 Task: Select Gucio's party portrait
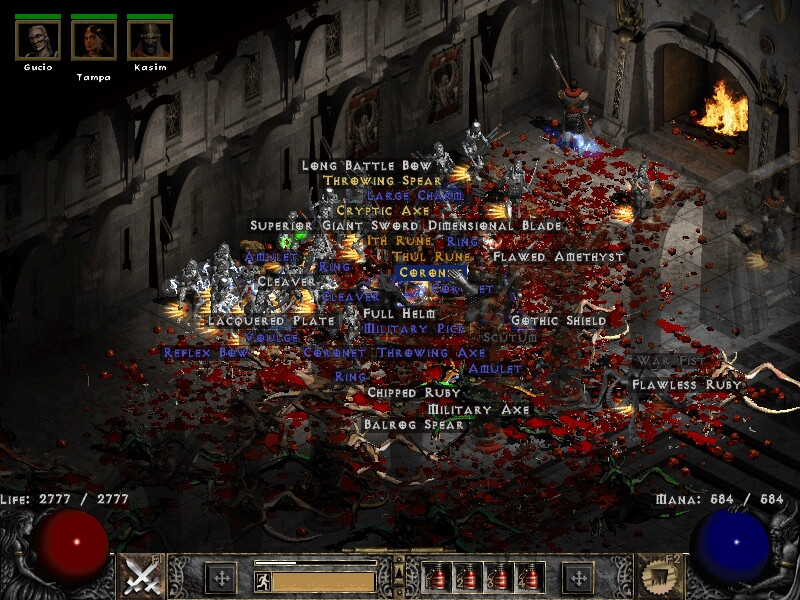38,38
